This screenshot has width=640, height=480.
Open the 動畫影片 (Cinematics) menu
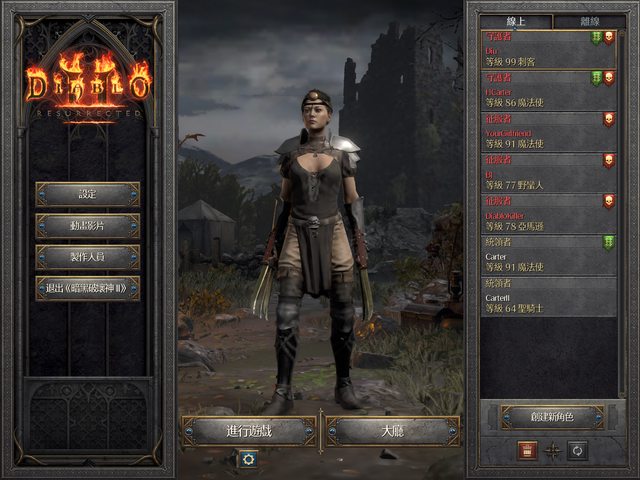(x=87, y=226)
